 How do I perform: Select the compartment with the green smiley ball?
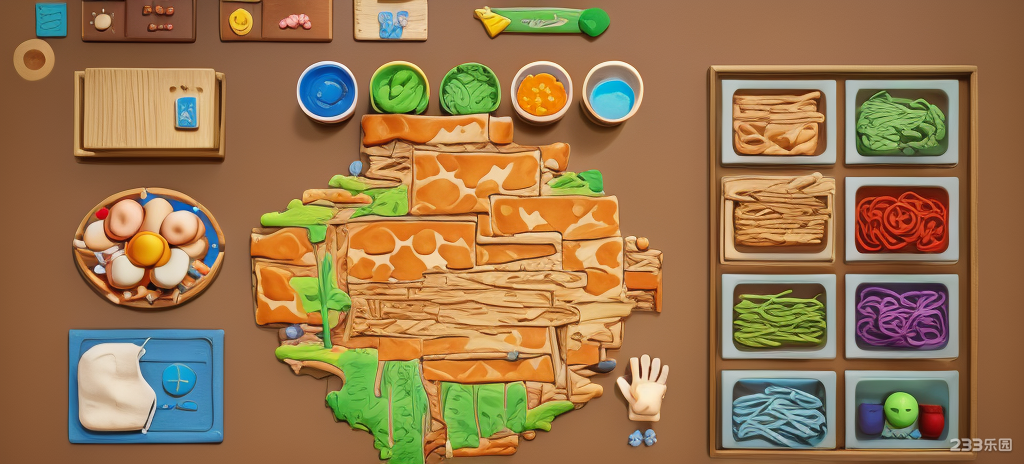point(901,411)
